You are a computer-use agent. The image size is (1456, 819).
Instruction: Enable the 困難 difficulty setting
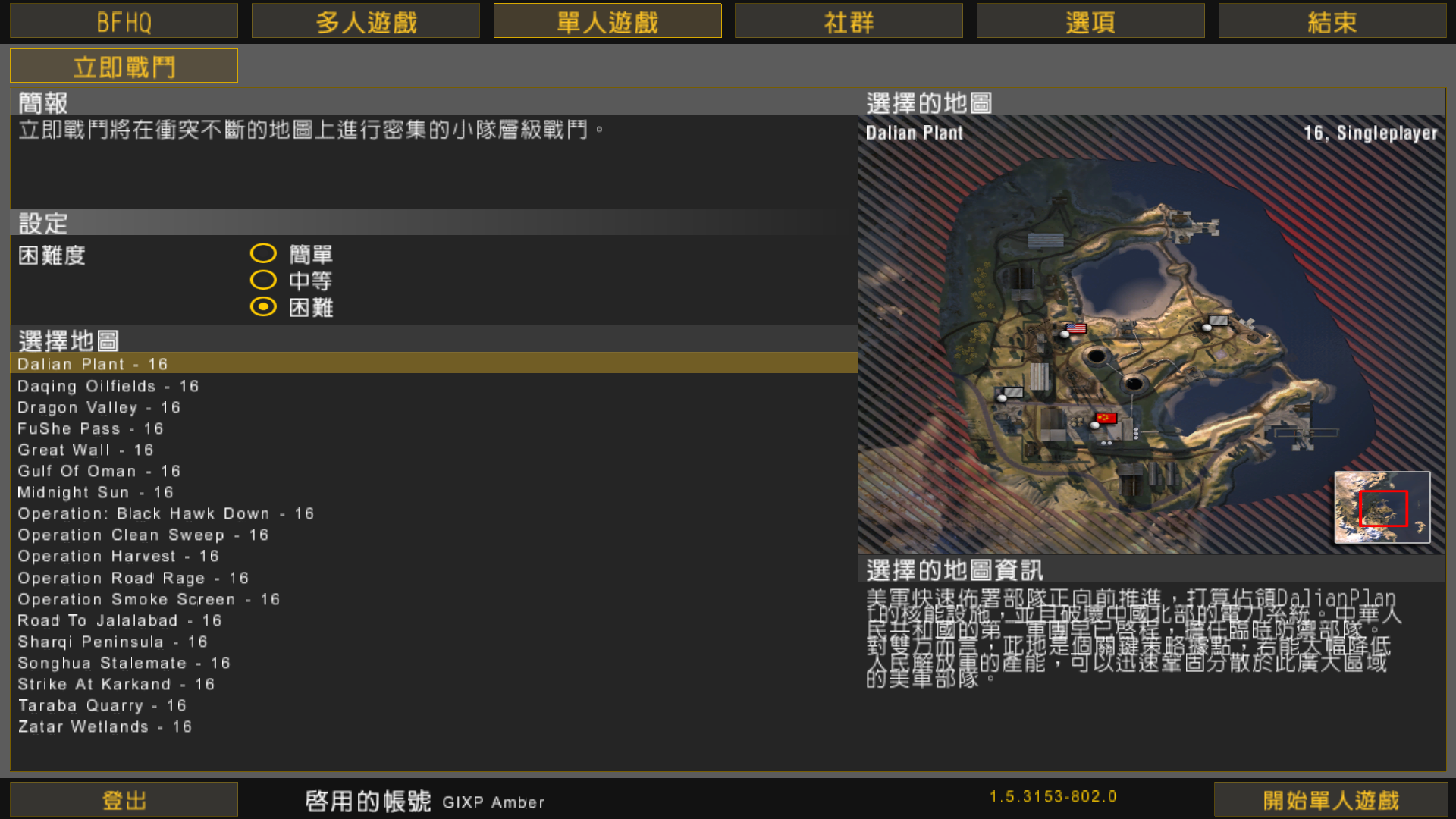point(263,308)
